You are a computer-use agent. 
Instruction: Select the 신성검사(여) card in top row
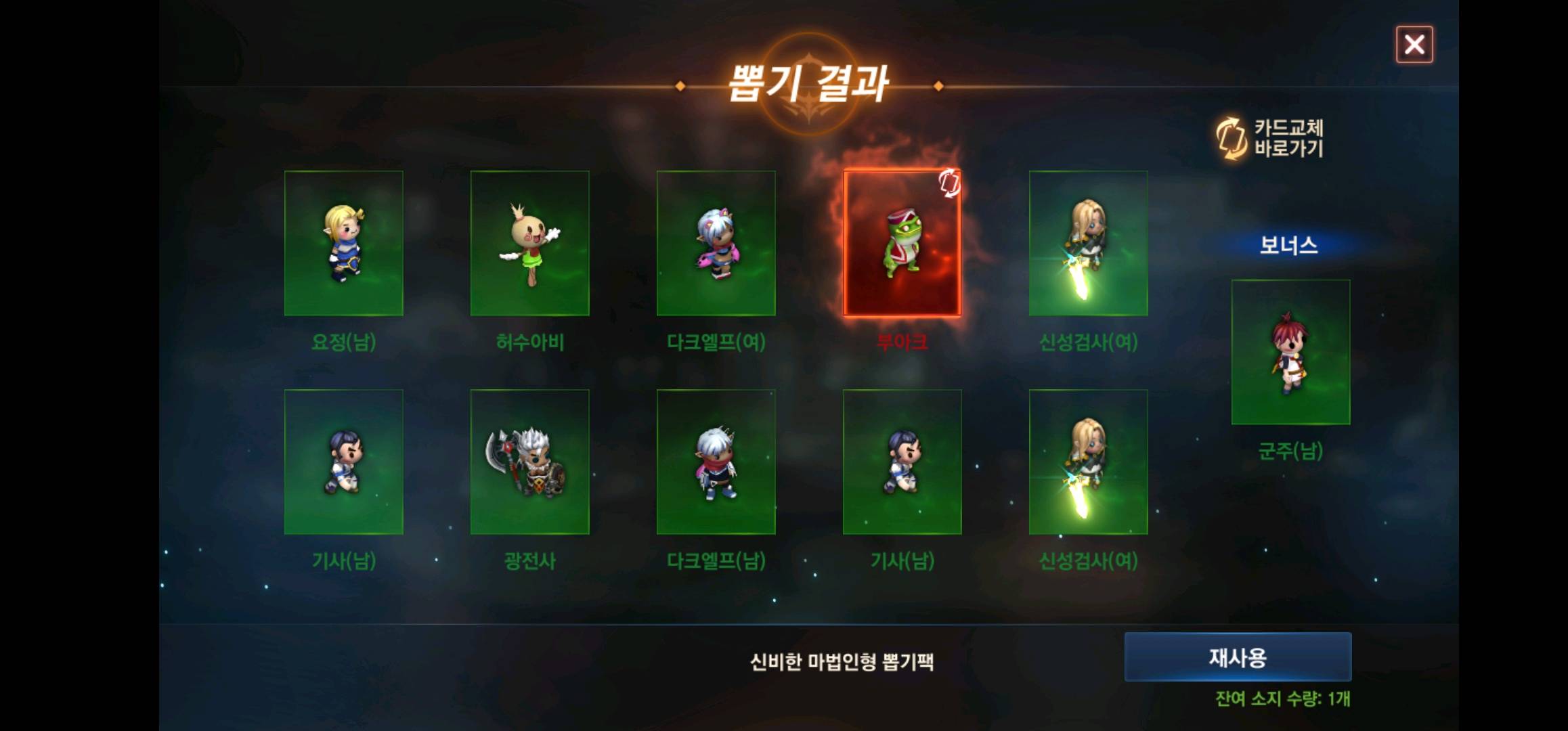pyautogui.click(x=1089, y=242)
